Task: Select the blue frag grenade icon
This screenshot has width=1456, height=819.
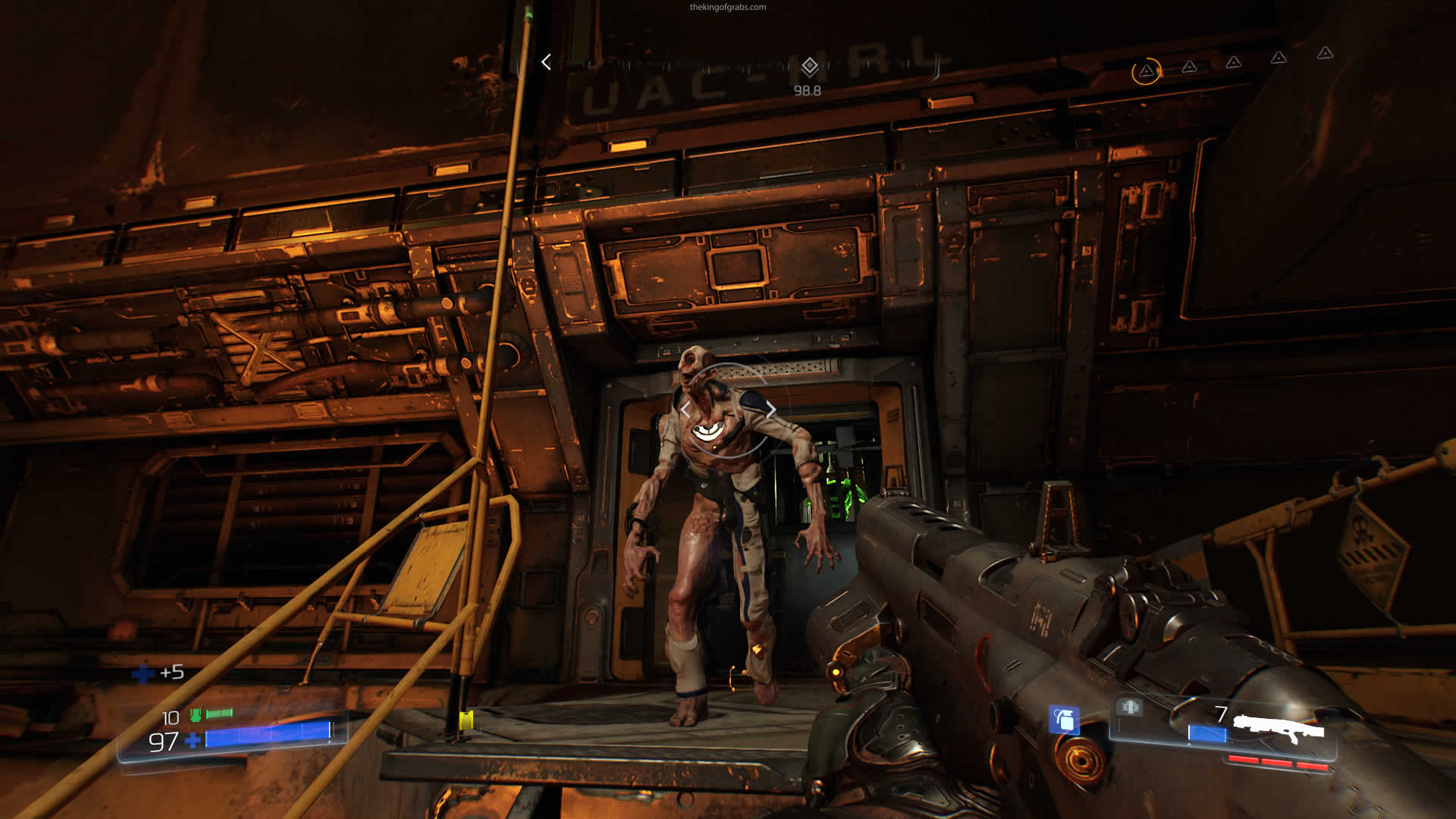Action: [x=1064, y=719]
